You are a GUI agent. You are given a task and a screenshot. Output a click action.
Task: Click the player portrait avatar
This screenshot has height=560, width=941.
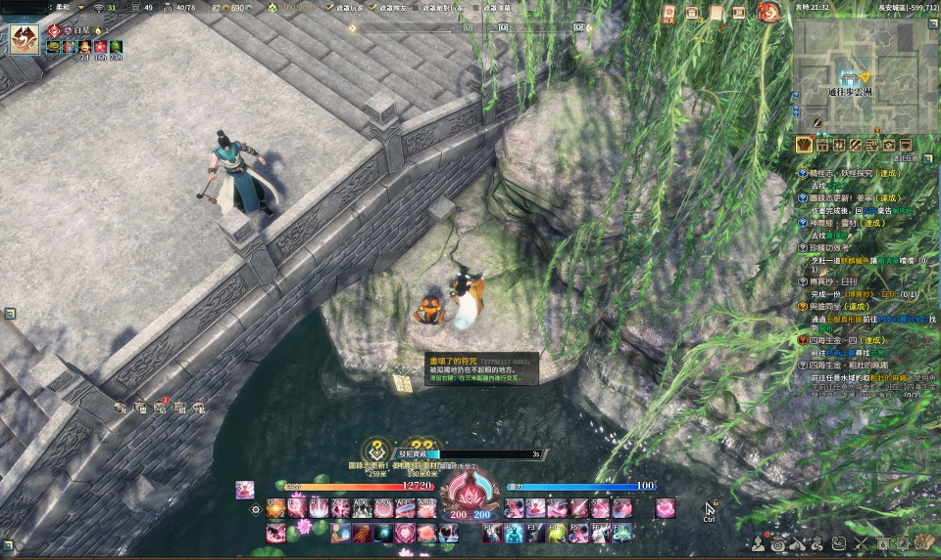click(x=24, y=40)
